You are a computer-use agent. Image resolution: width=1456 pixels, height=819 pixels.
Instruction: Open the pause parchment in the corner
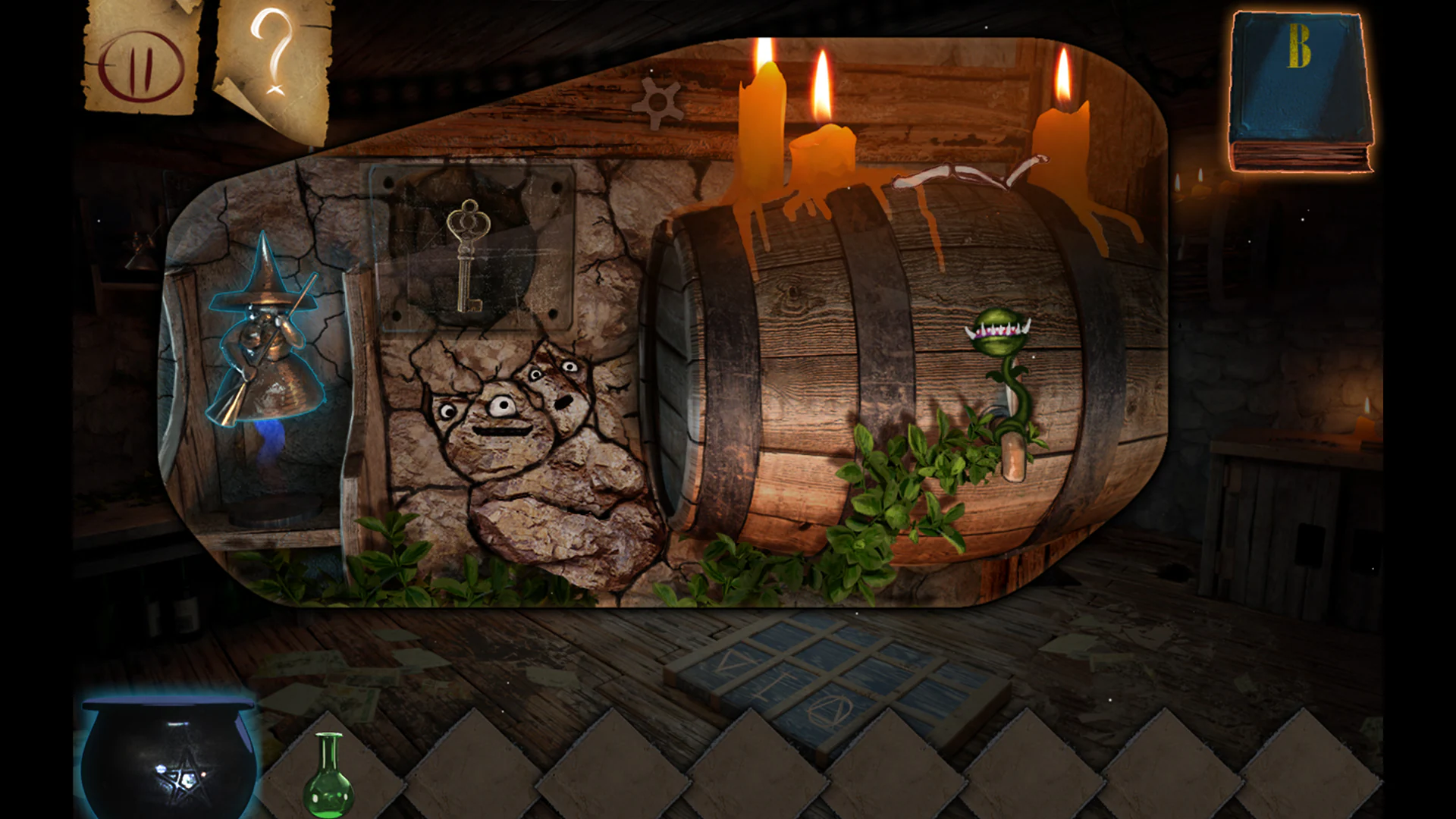click(139, 64)
